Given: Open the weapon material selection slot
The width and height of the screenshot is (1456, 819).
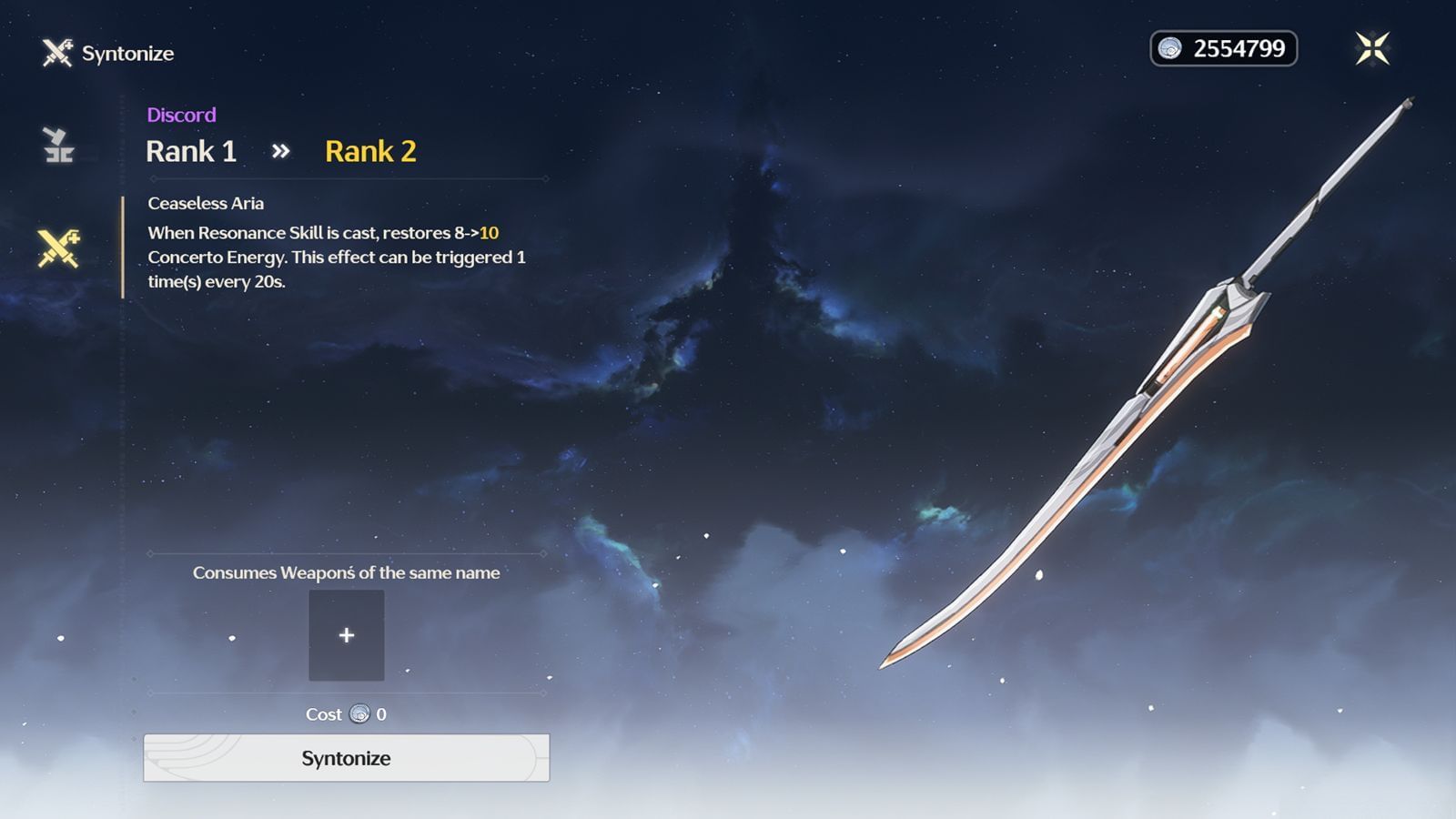Looking at the screenshot, I should [x=347, y=635].
